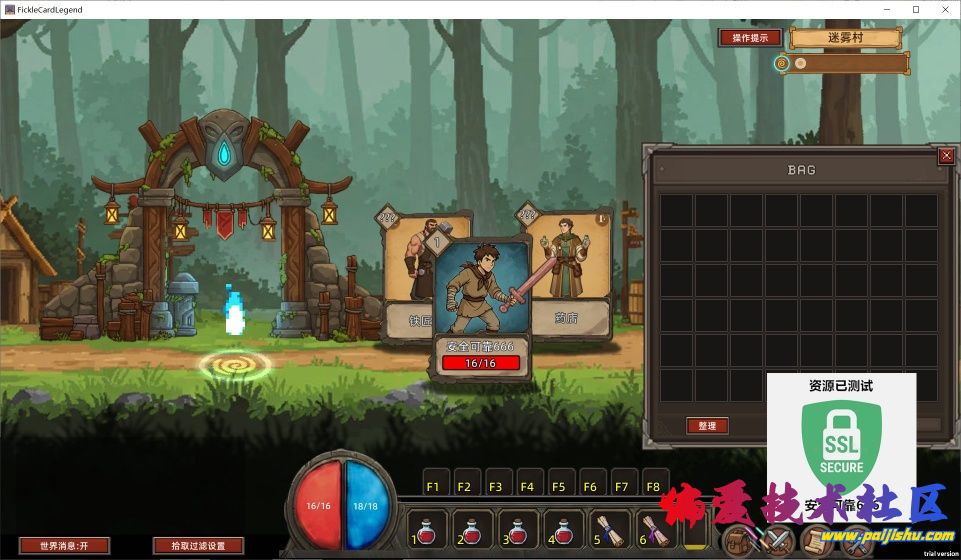
Task: Click the 迷雾村 location name plate
Action: (845, 38)
